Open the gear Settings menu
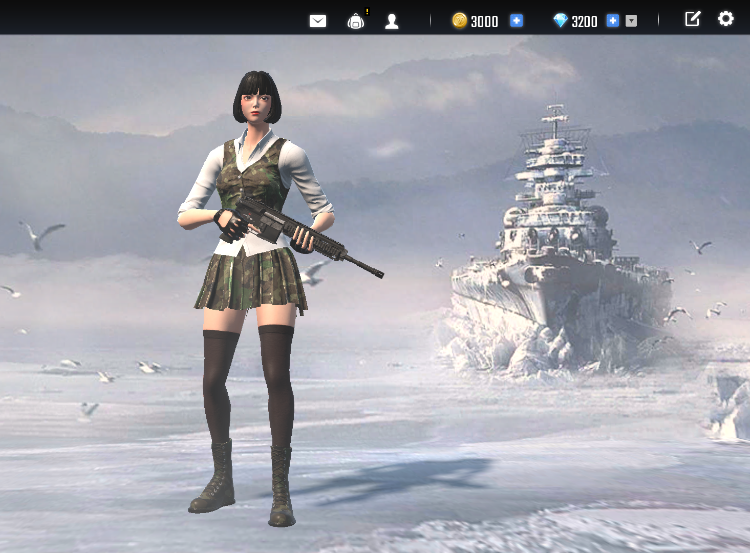Image resolution: width=750 pixels, height=553 pixels. pyautogui.click(x=726, y=19)
